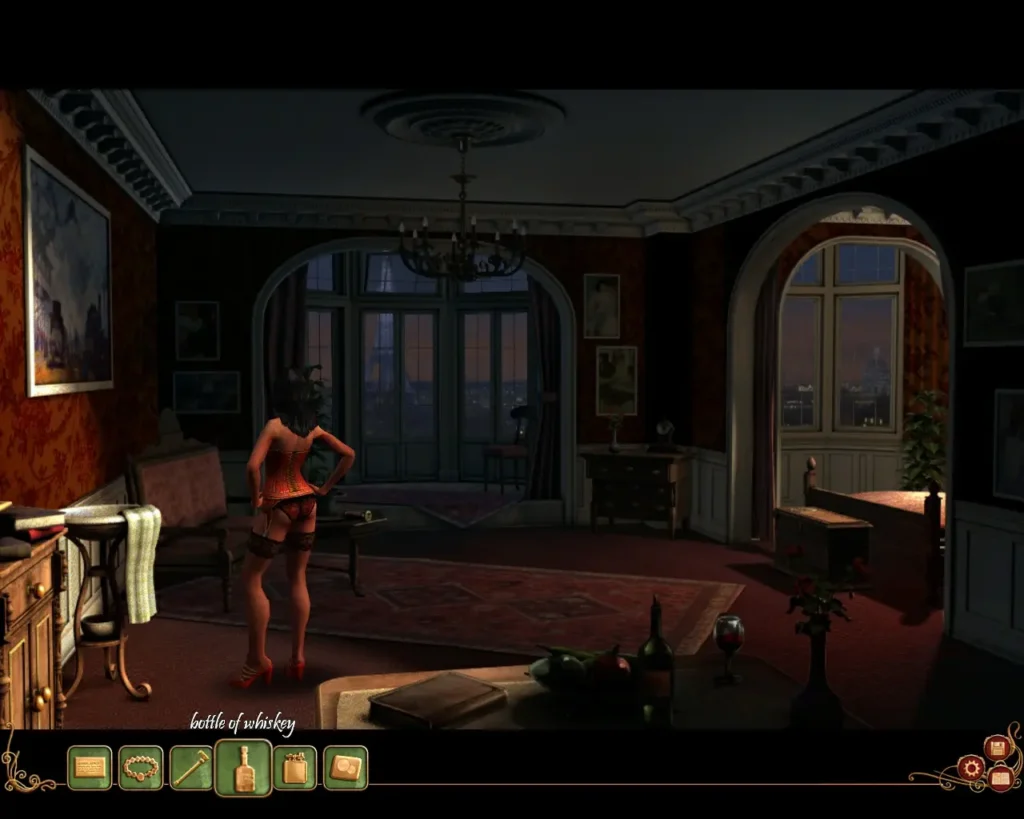Pick the pearl bracelet from inventory
This screenshot has width=1024, height=819.
click(x=141, y=767)
